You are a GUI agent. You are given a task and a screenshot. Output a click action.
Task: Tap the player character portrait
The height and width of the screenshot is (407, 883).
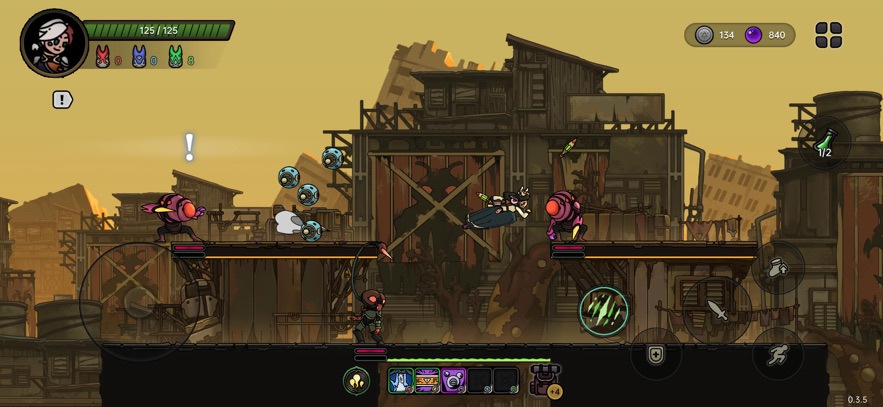(54, 42)
